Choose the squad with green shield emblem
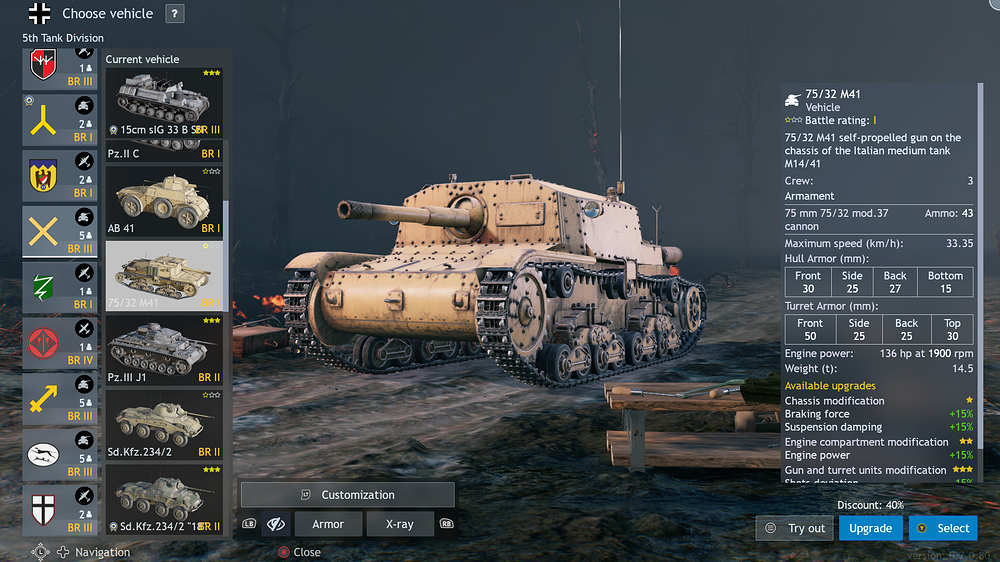The width and height of the screenshot is (1000, 562). click(59, 286)
